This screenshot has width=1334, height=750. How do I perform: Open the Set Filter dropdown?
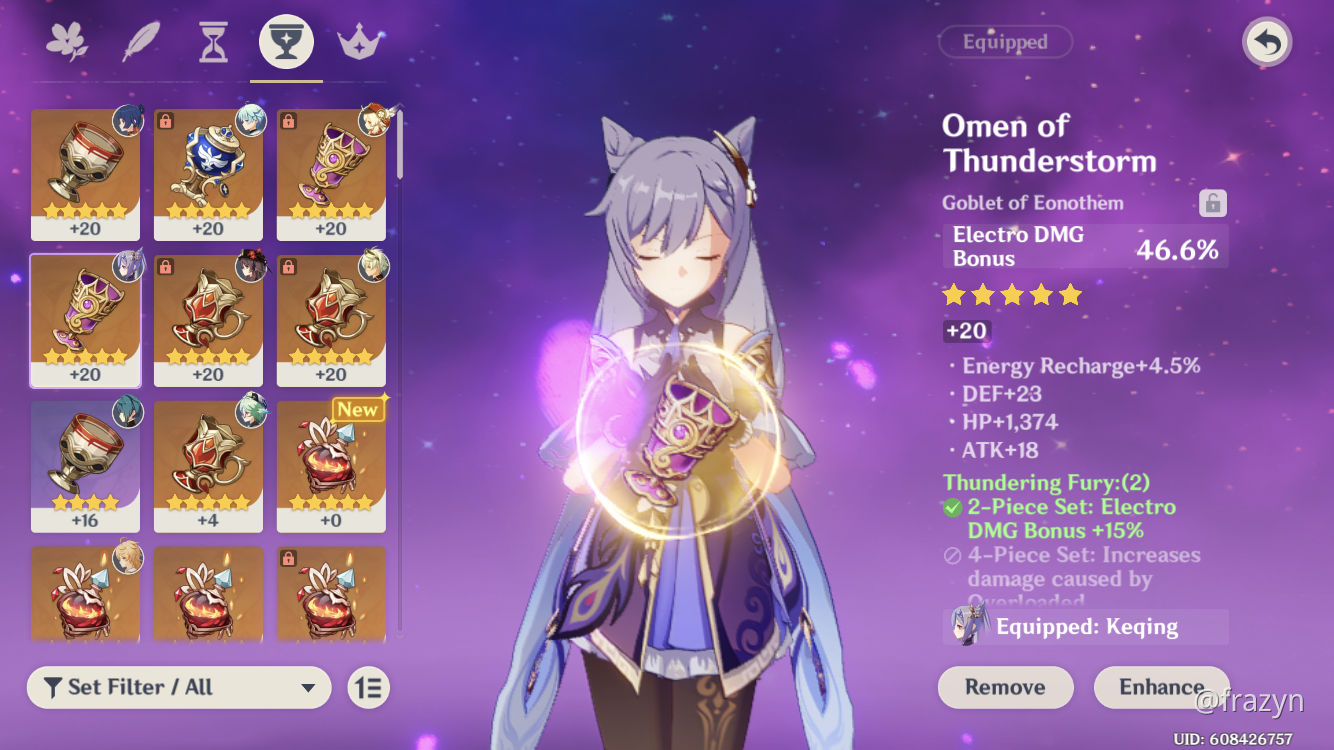pos(178,688)
